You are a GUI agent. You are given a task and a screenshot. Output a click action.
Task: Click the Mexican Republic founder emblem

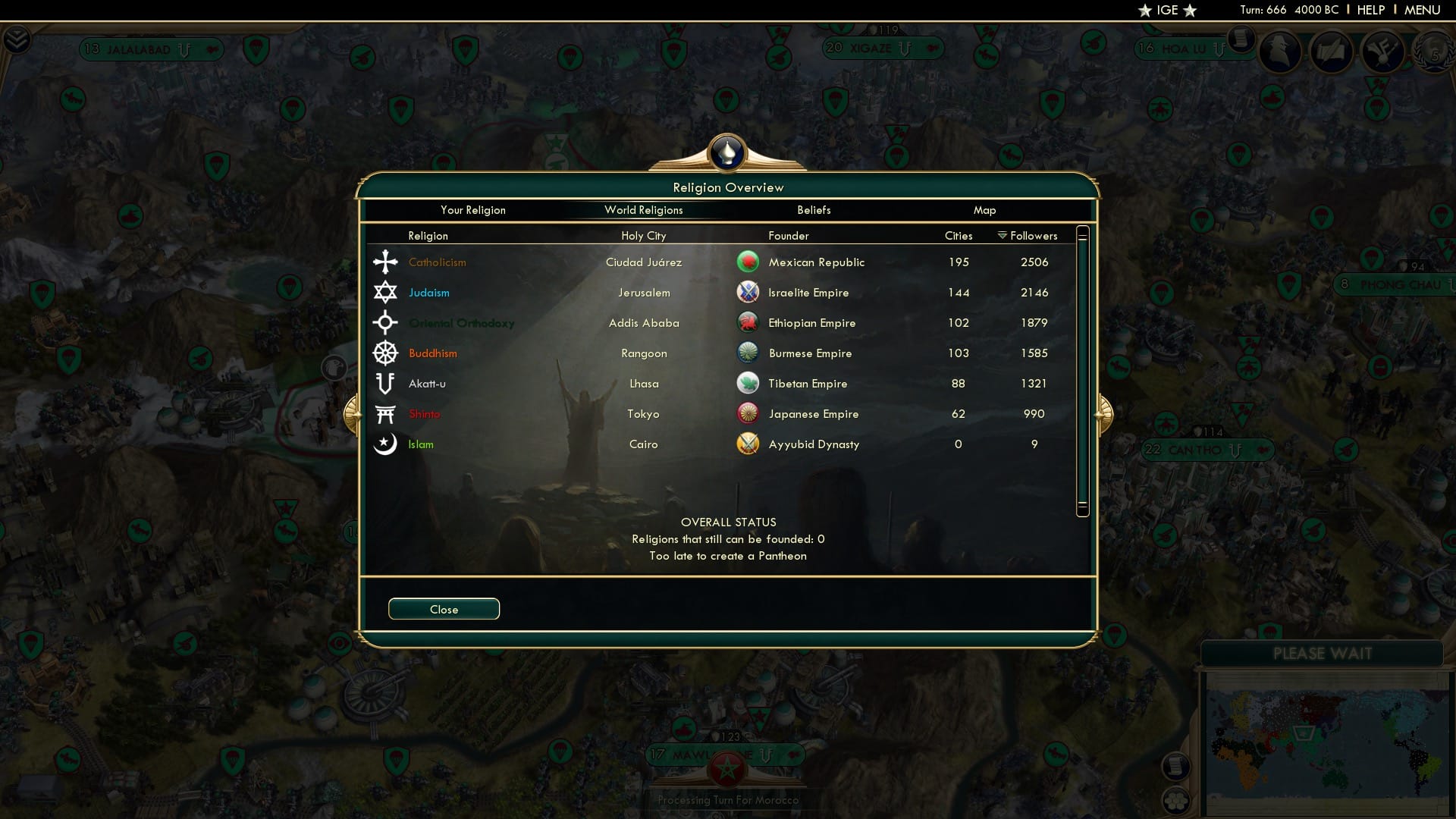(x=748, y=262)
